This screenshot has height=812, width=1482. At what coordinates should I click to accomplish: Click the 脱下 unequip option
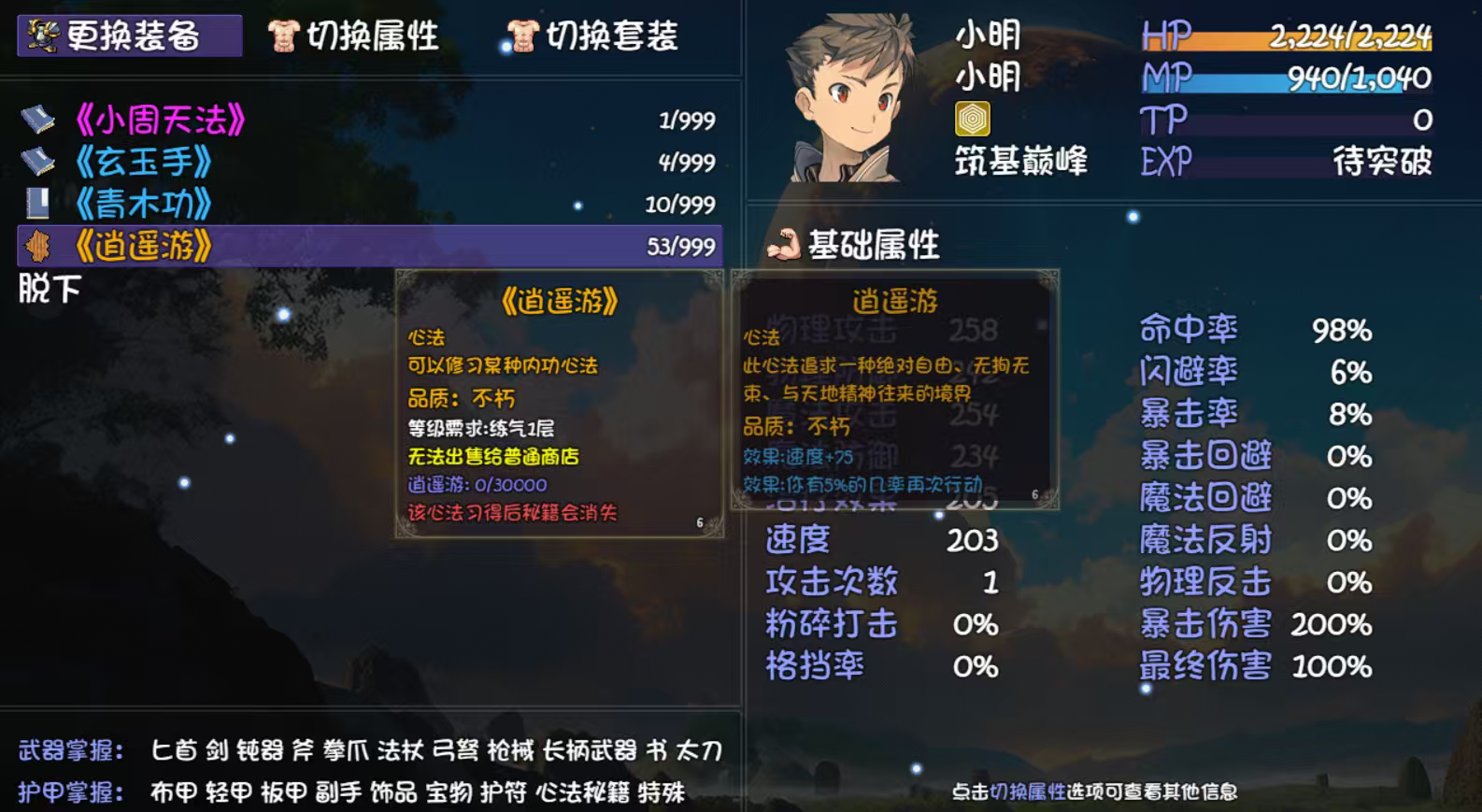pos(47,290)
